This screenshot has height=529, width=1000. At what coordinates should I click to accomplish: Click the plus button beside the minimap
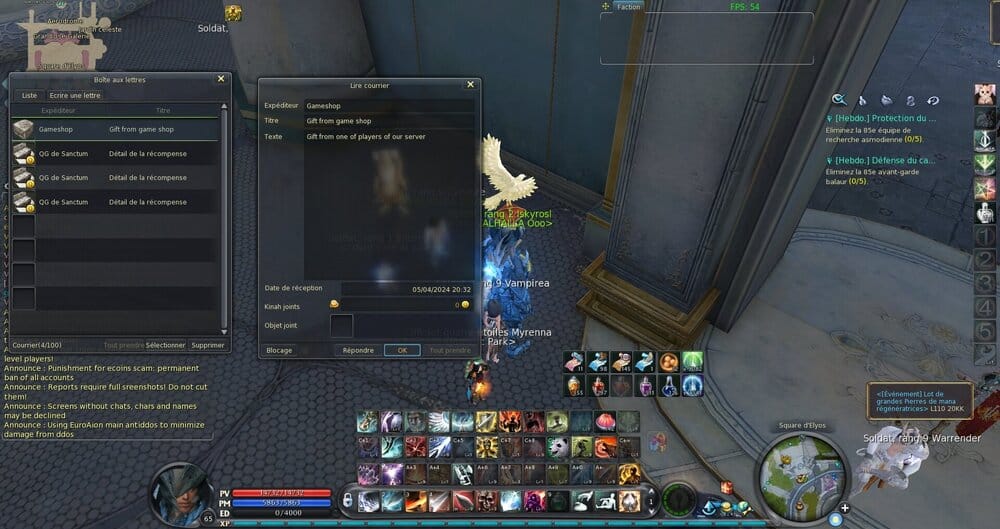[845, 507]
